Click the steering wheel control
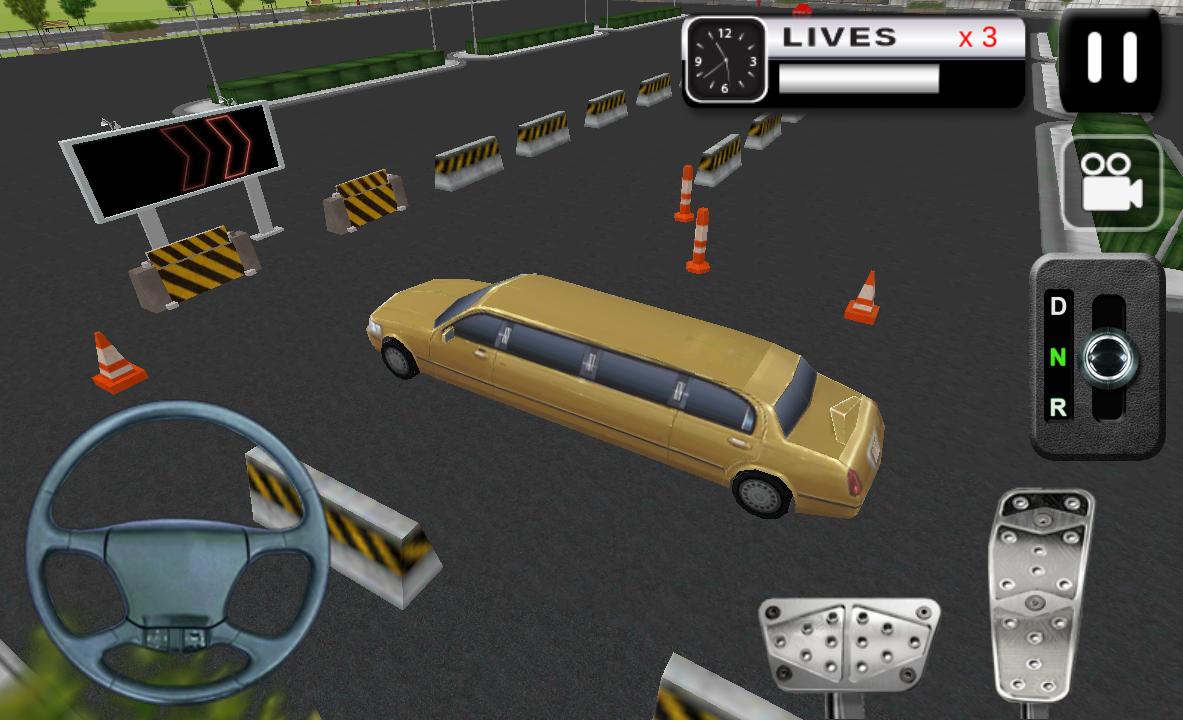This screenshot has height=721, width=1183. tap(178, 552)
